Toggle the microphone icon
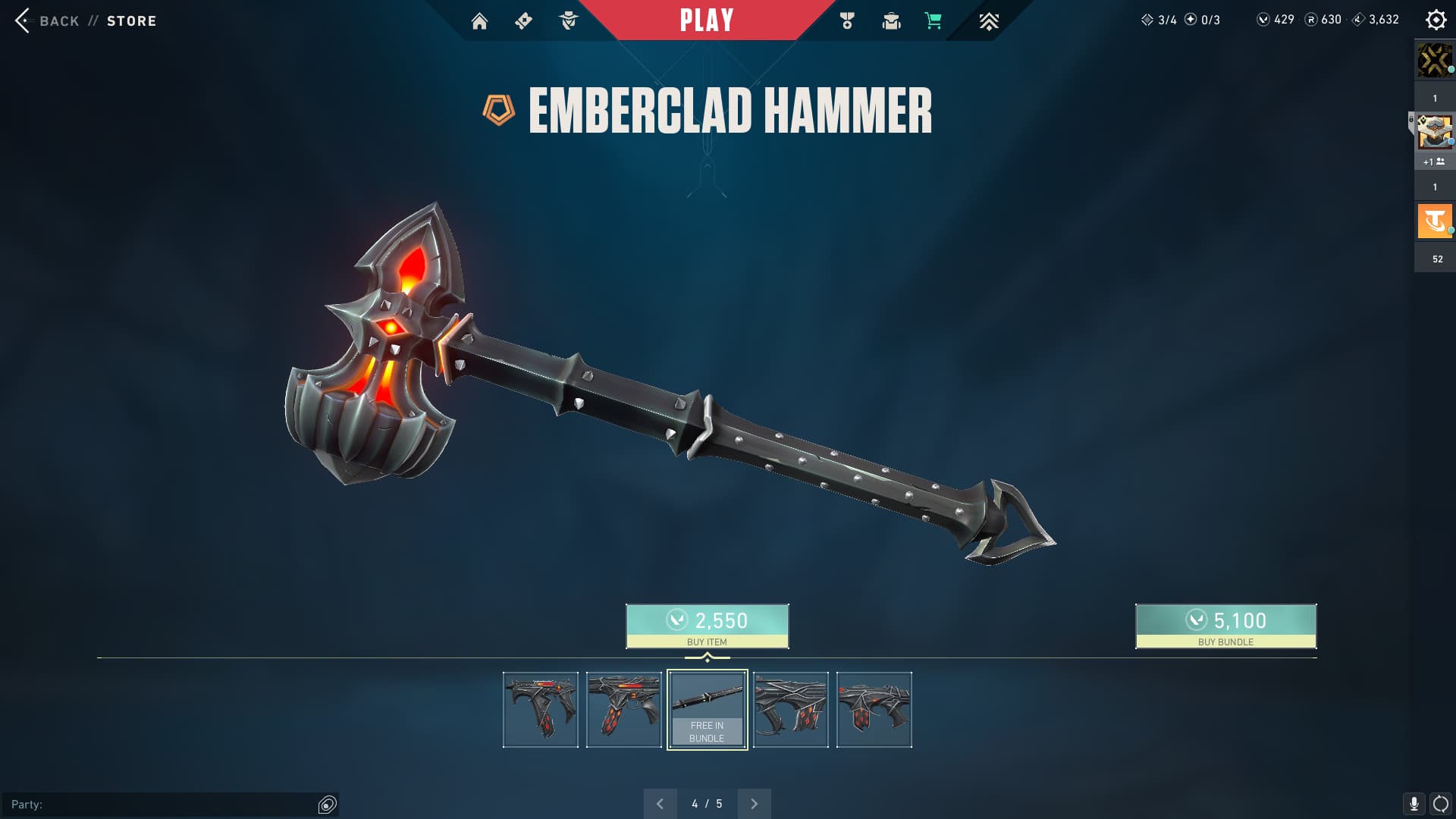The height and width of the screenshot is (819, 1456). pos(1414,804)
